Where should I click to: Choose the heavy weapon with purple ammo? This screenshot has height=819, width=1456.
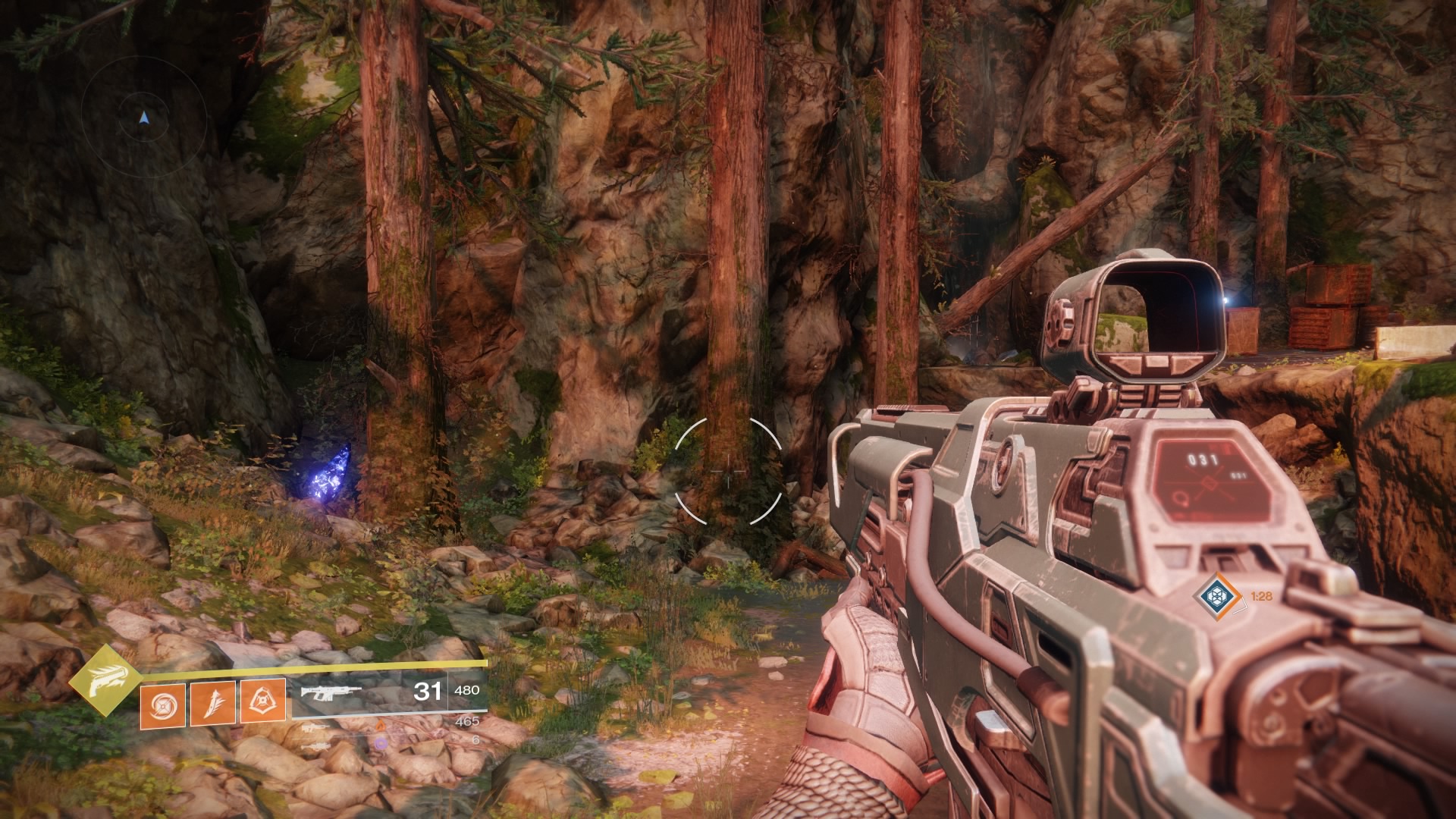(316, 745)
